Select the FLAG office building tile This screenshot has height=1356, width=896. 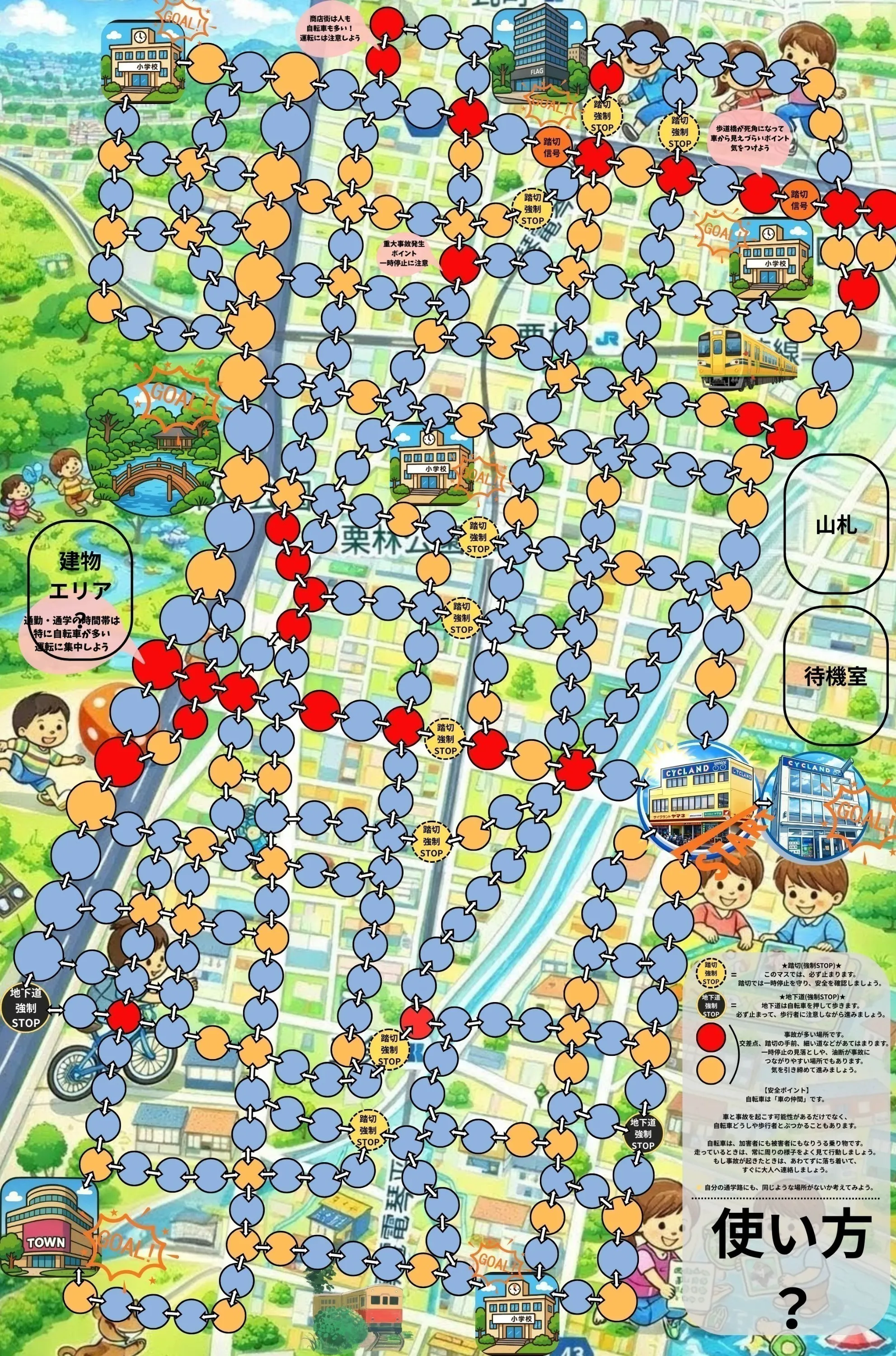coord(530,57)
